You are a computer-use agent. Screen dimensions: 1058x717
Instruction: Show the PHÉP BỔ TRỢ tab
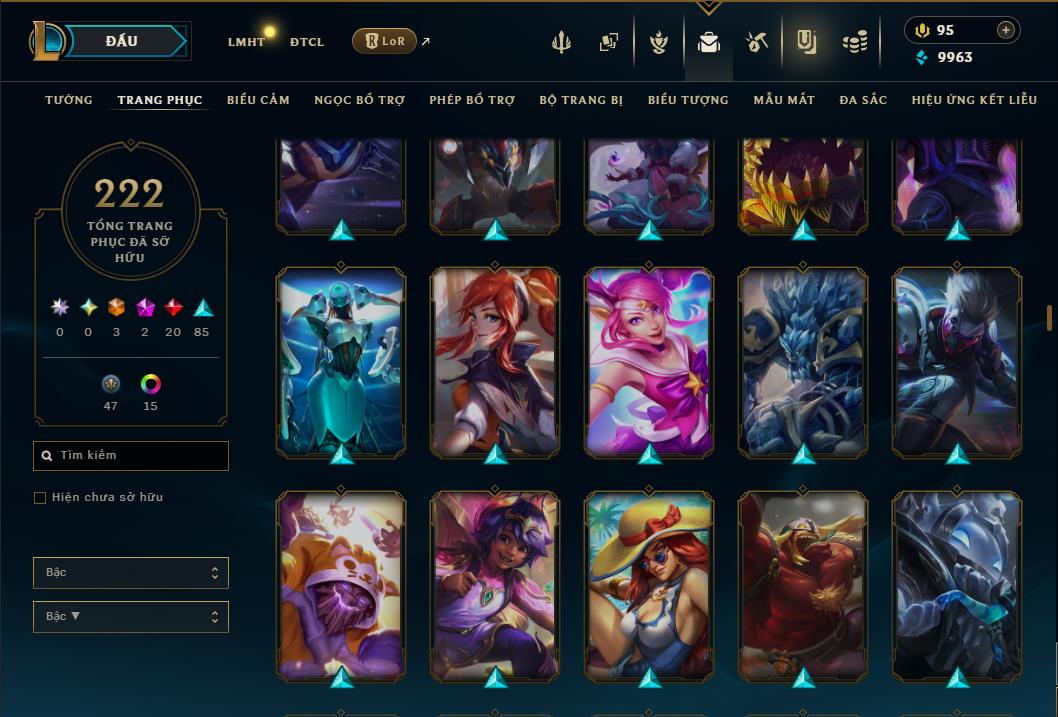(x=472, y=100)
